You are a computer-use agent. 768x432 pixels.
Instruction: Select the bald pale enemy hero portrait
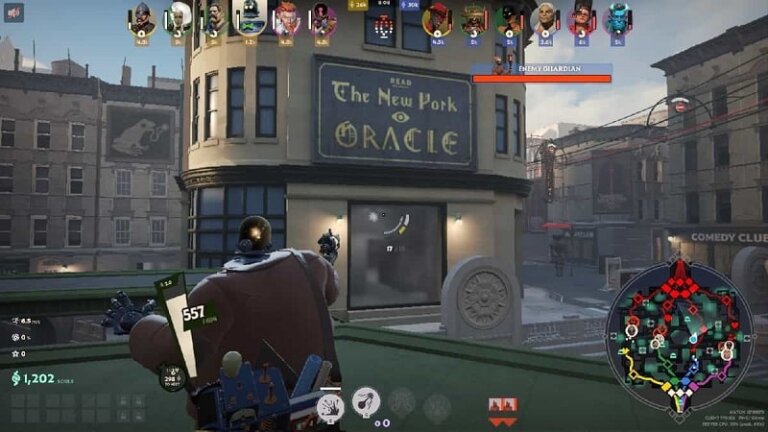tap(545, 18)
